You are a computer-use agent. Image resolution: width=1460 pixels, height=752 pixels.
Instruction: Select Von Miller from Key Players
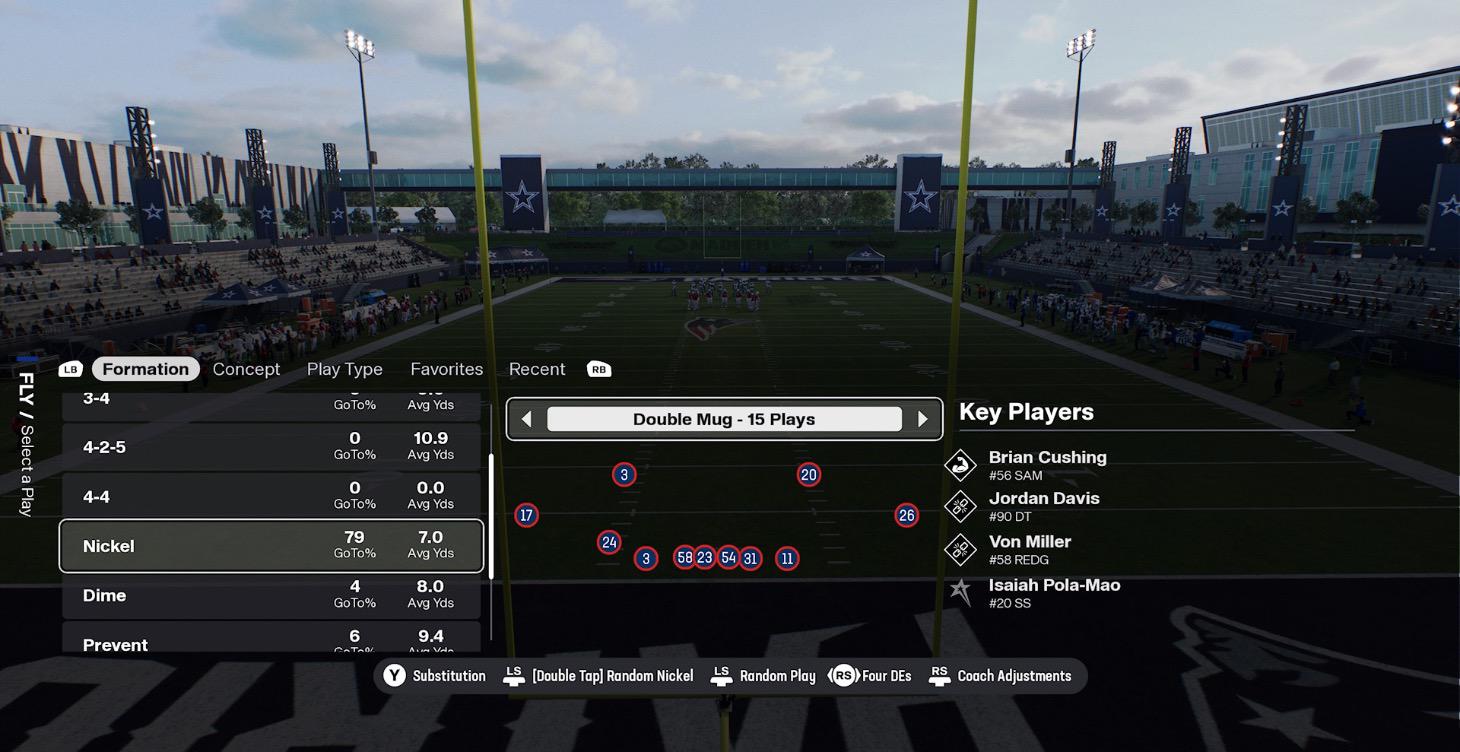click(x=1029, y=549)
